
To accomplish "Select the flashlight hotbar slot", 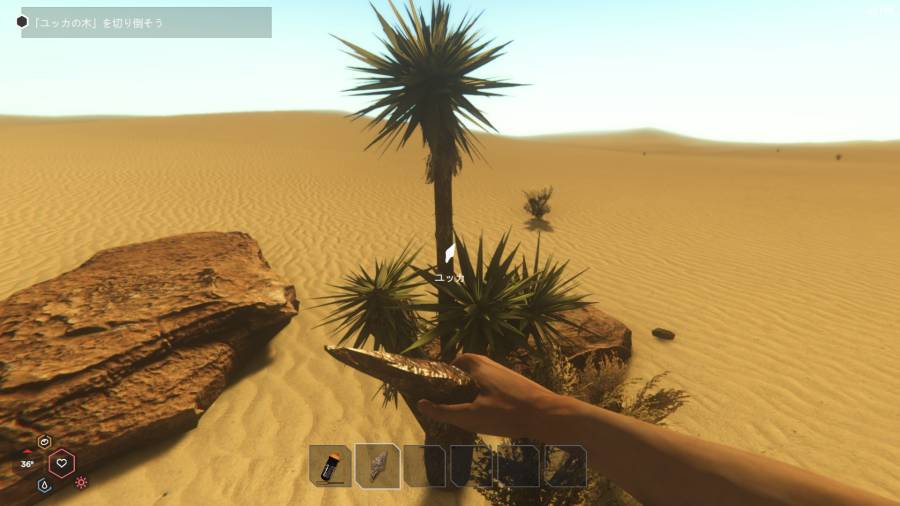I will click(330, 466).
